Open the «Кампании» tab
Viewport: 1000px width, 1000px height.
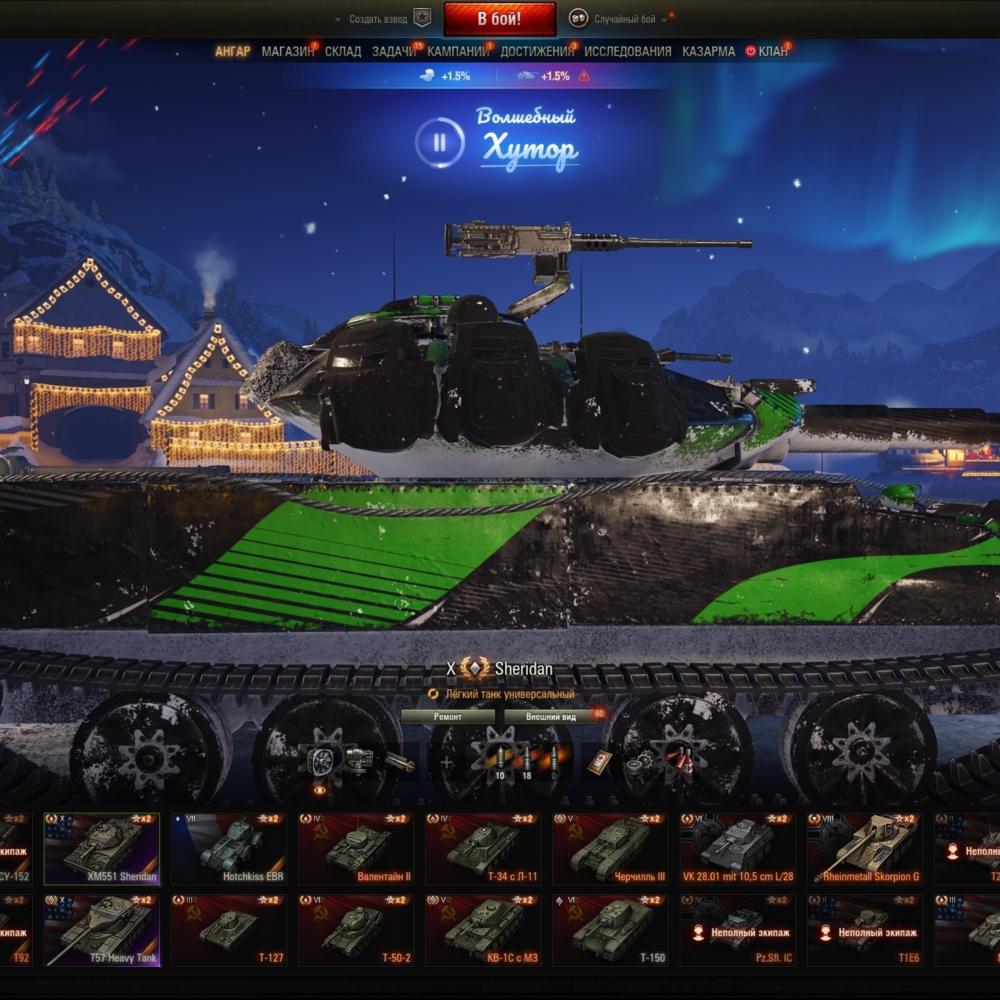(458, 51)
